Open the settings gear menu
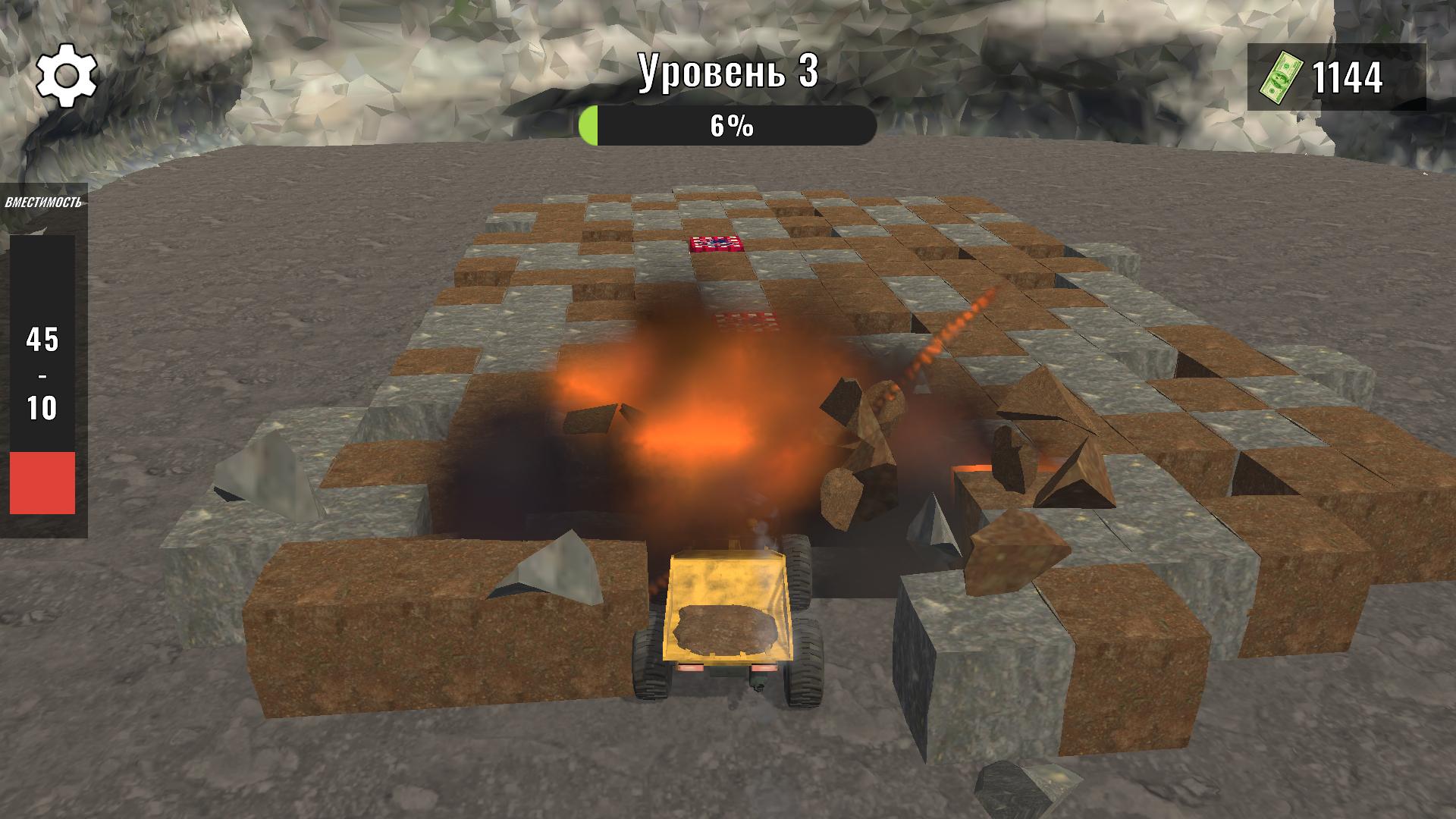 click(x=65, y=75)
